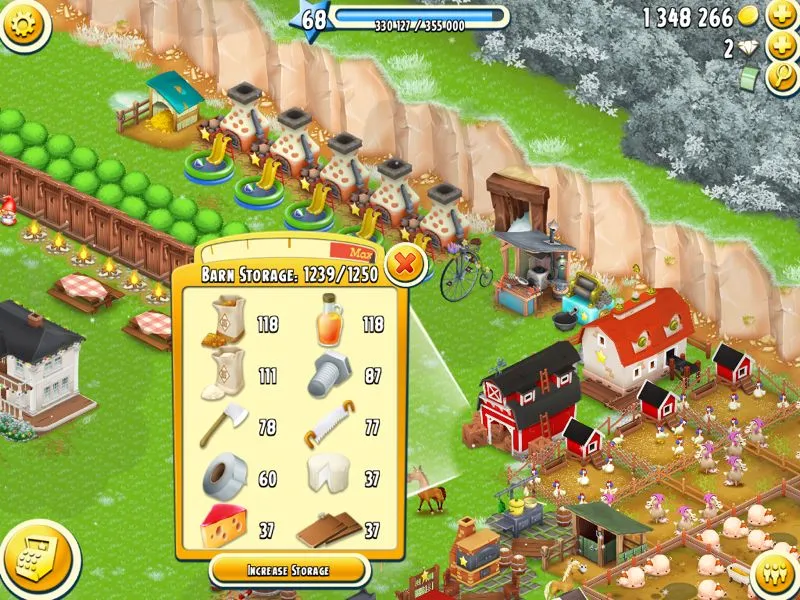Pick the white cheese wheel item
This screenshot has width=800, height=600.
pyautogui.click(x=329, y=478)
